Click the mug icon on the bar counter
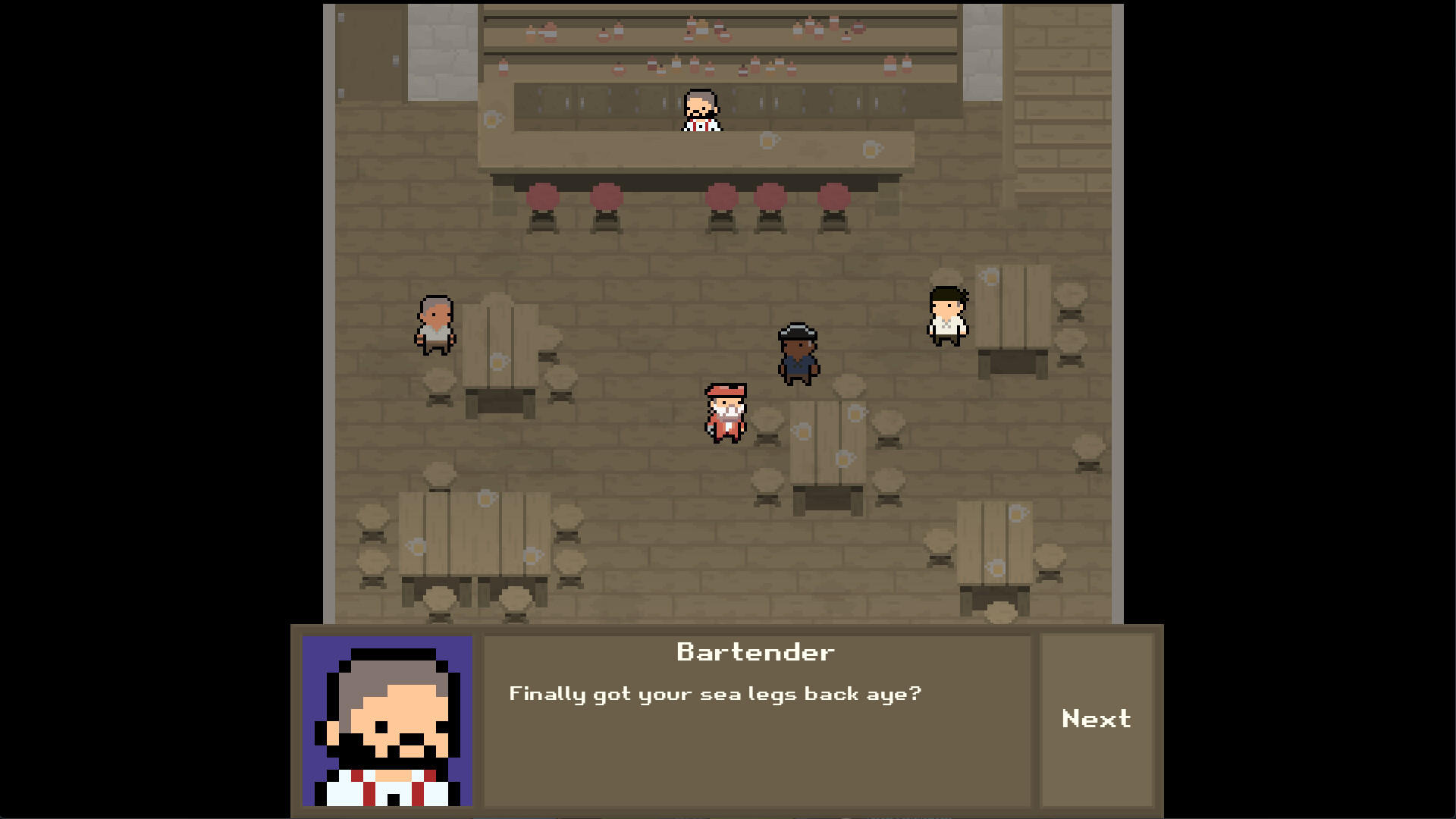1456x819 pixels. coord(768,140)
